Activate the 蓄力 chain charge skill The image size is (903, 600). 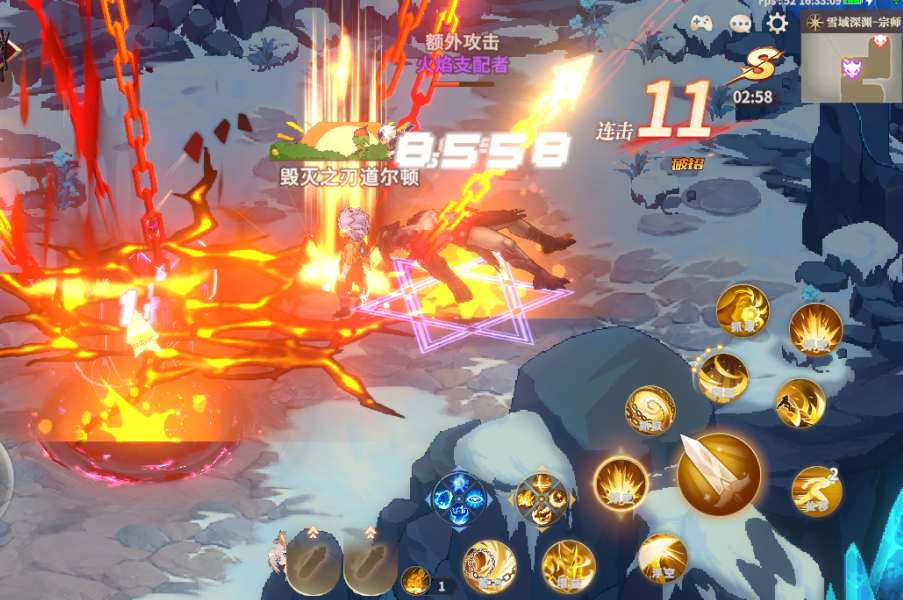pos(489,565)
